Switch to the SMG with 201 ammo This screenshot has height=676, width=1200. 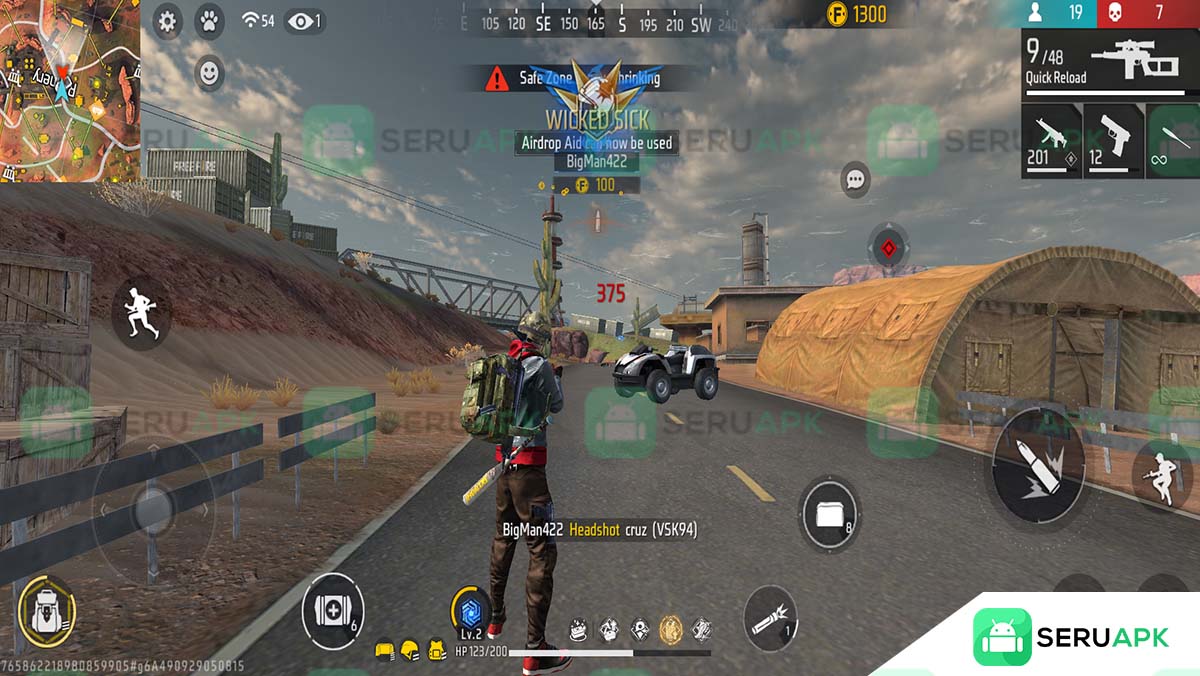[x=1051, y=139]
